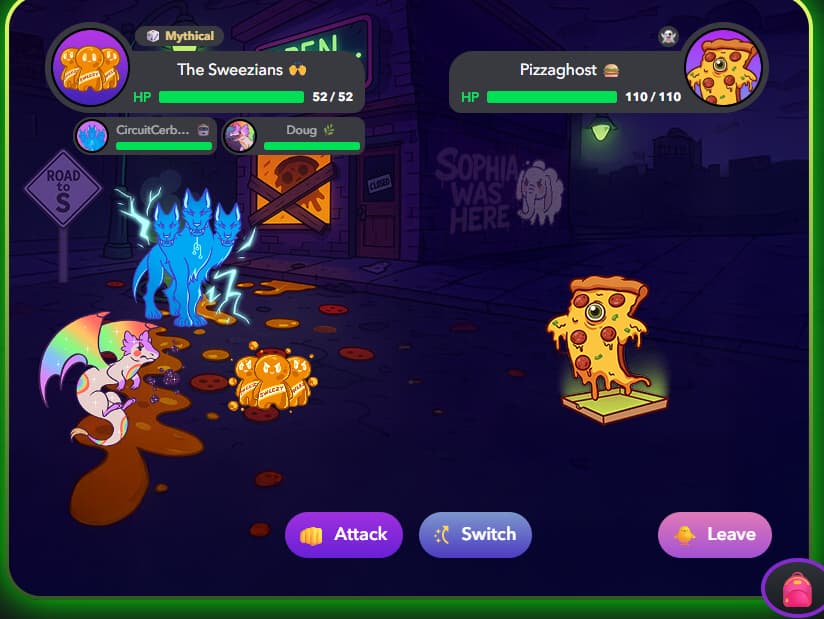
Task: Click the Mythical rarity badge
Action: (180, 36)
